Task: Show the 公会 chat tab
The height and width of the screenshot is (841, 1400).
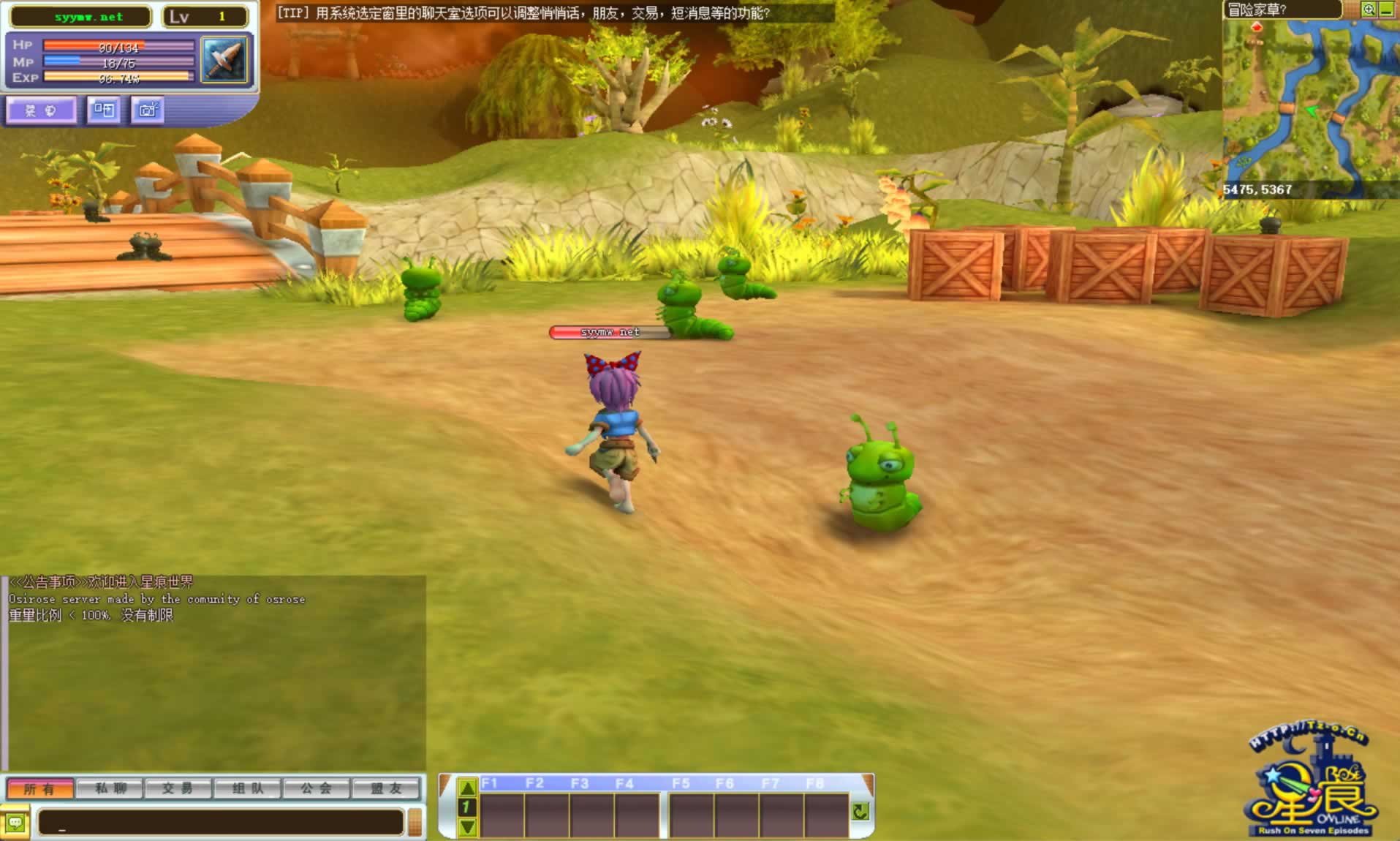Action: pyautogui.click(x=316, y=789)
